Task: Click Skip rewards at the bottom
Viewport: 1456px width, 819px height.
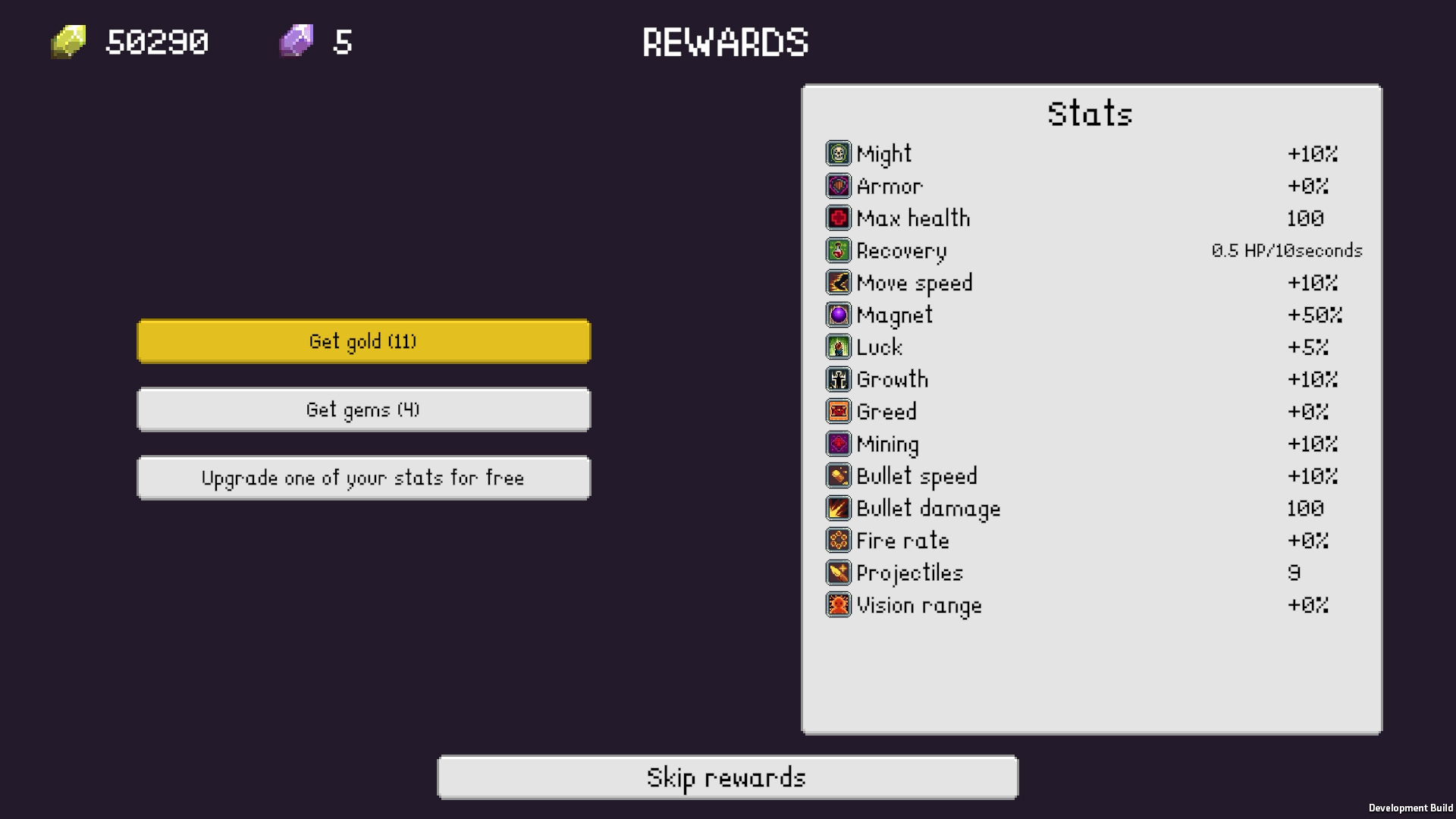Action: coord(727,777)
